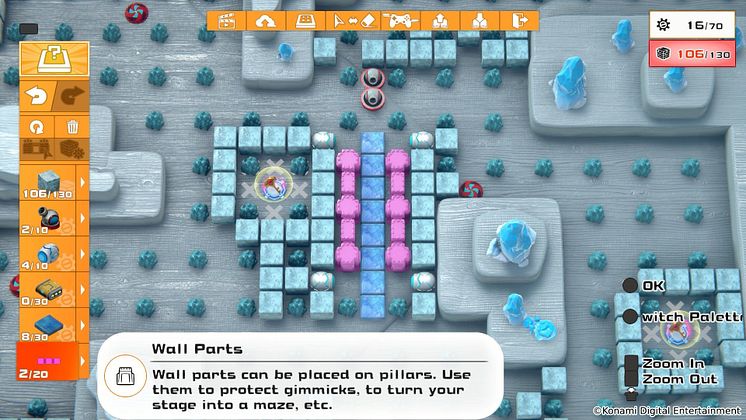Screen dimensions: 746x420
Task: Undo the last edit
Action: click(34, 96)
